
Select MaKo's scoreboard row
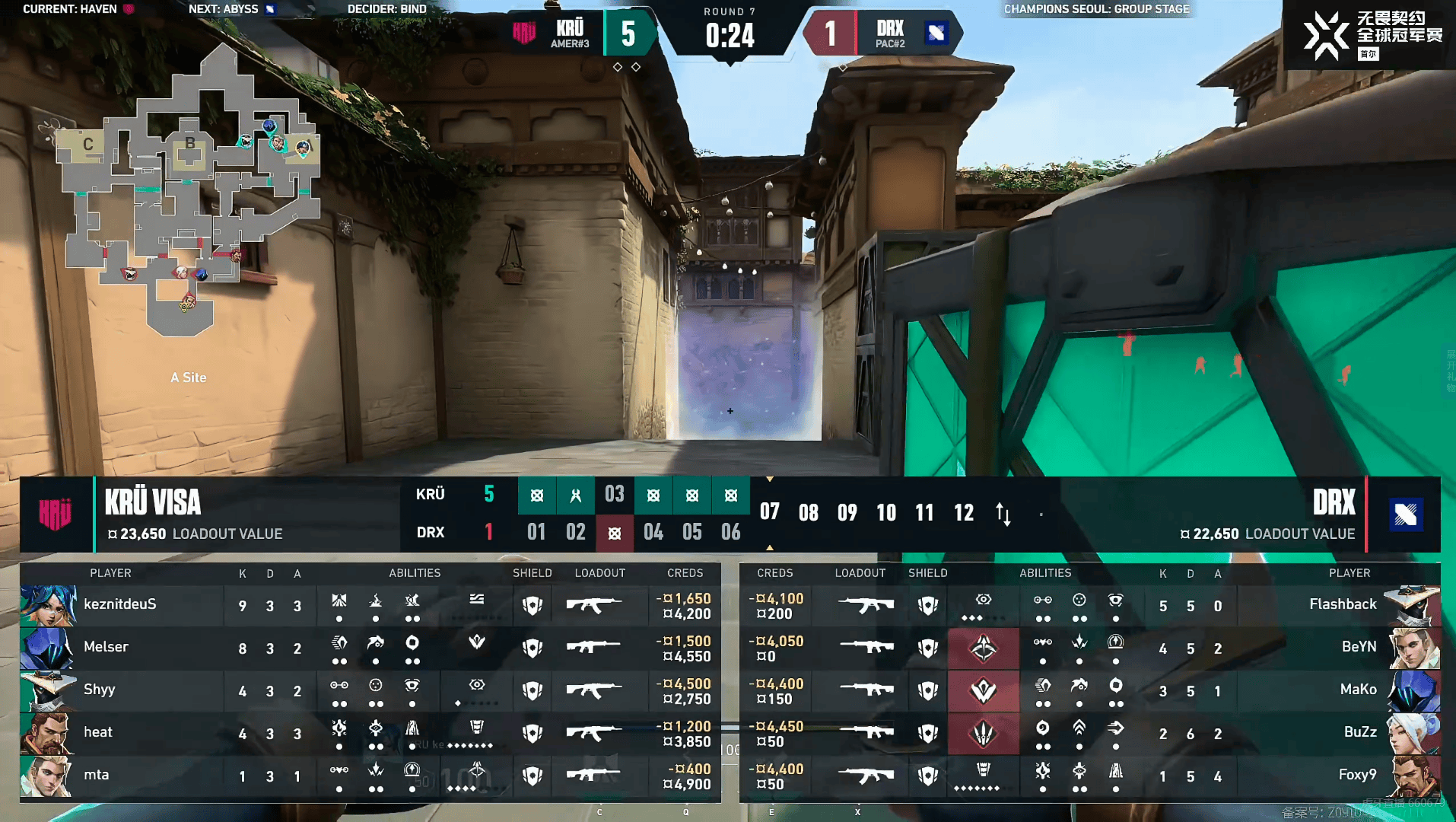pyautogui.click(x=1357, y=690)
